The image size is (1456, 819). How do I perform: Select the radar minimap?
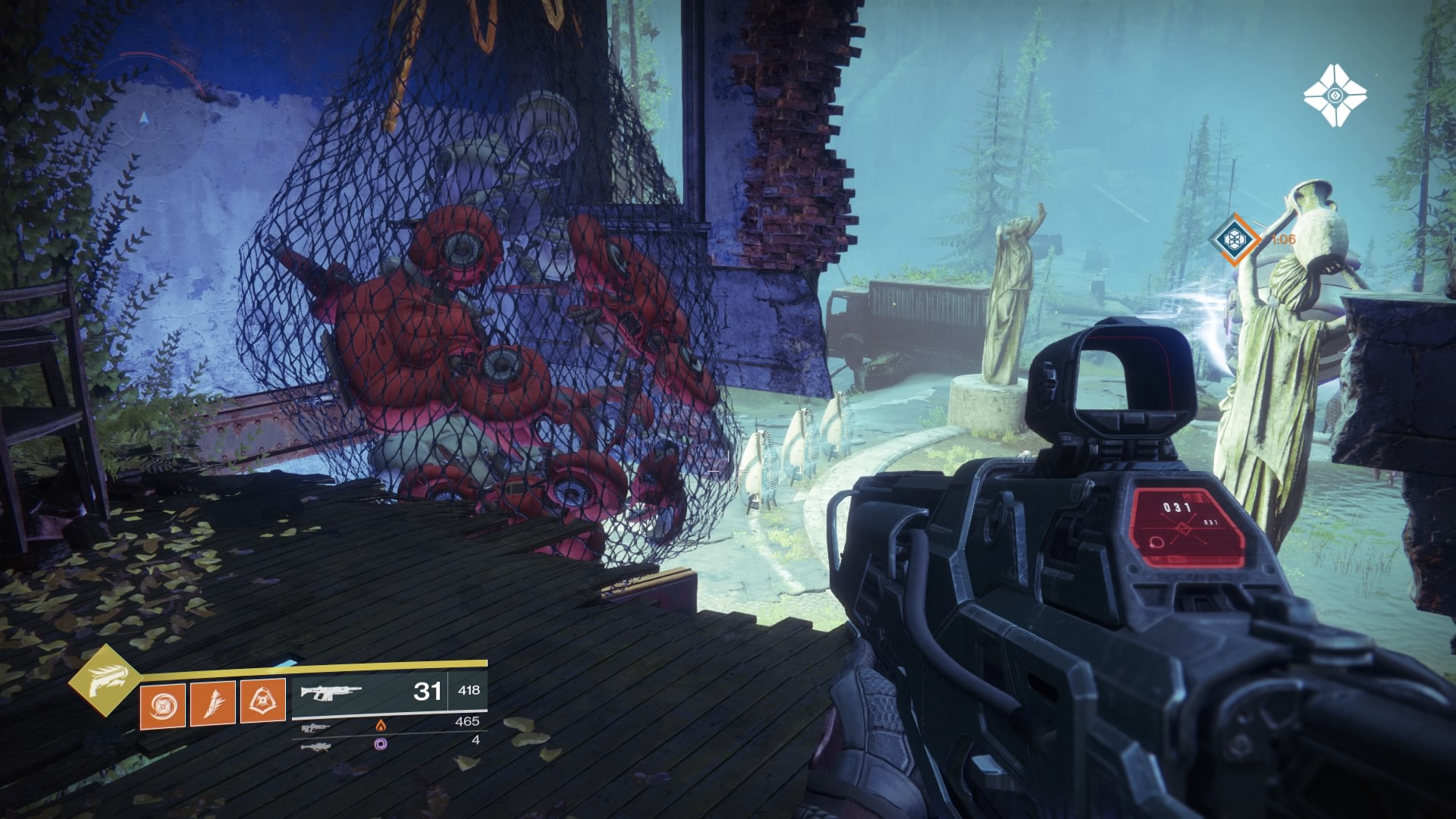(x=144, y=119)
